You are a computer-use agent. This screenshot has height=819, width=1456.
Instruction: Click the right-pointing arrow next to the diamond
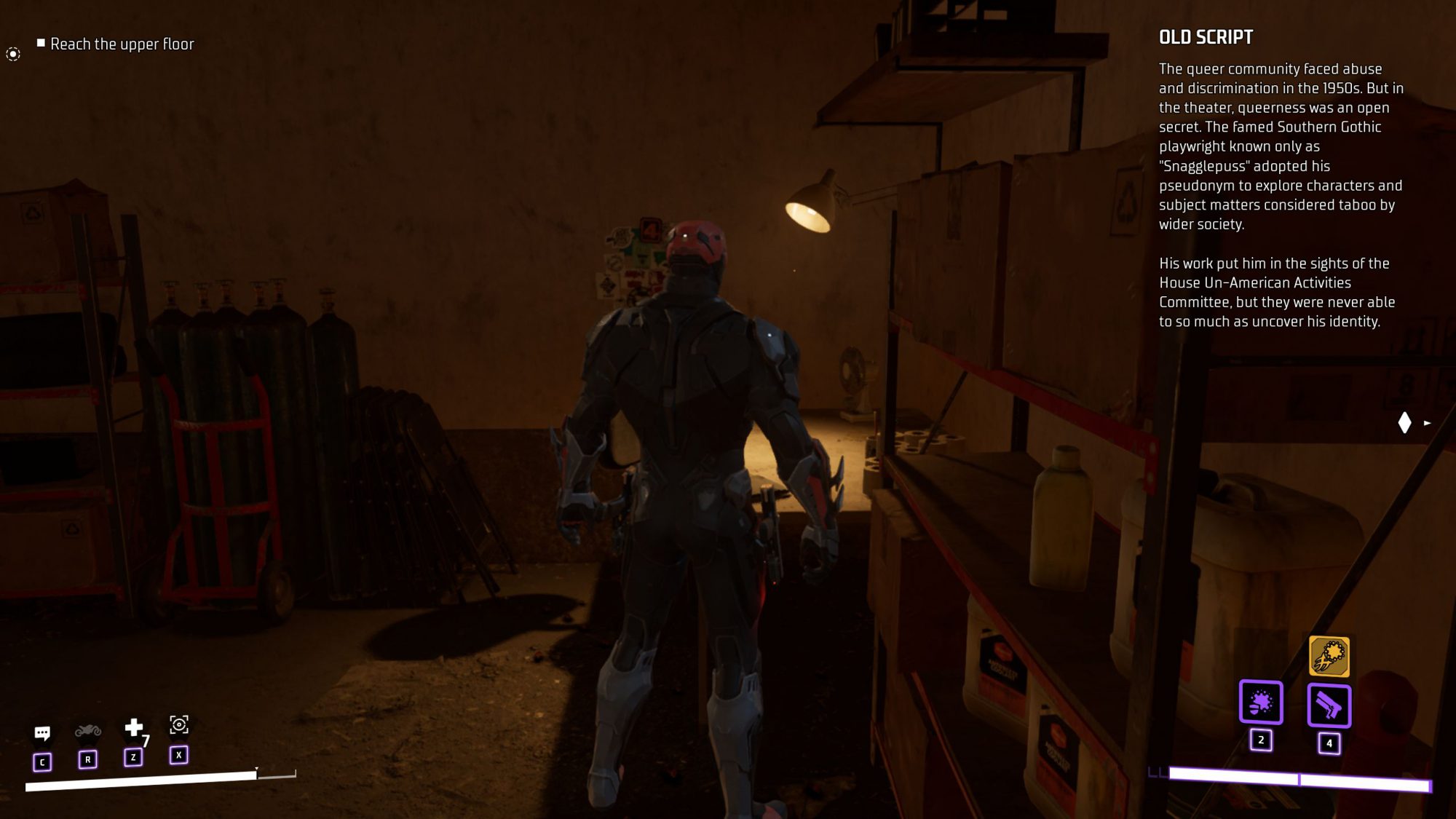[1426, 422]
